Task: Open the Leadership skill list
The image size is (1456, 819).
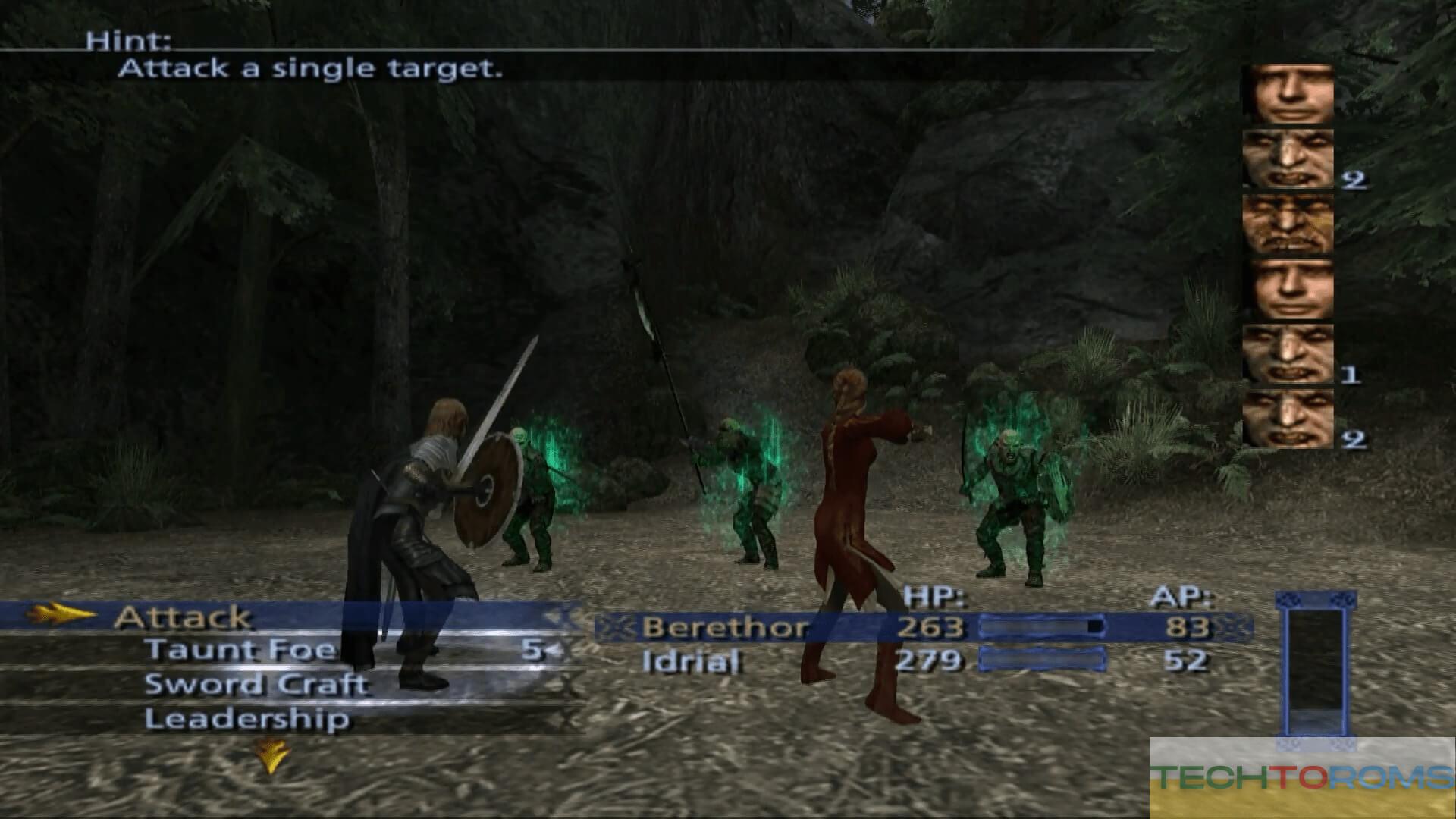Action: pos(247,719)
